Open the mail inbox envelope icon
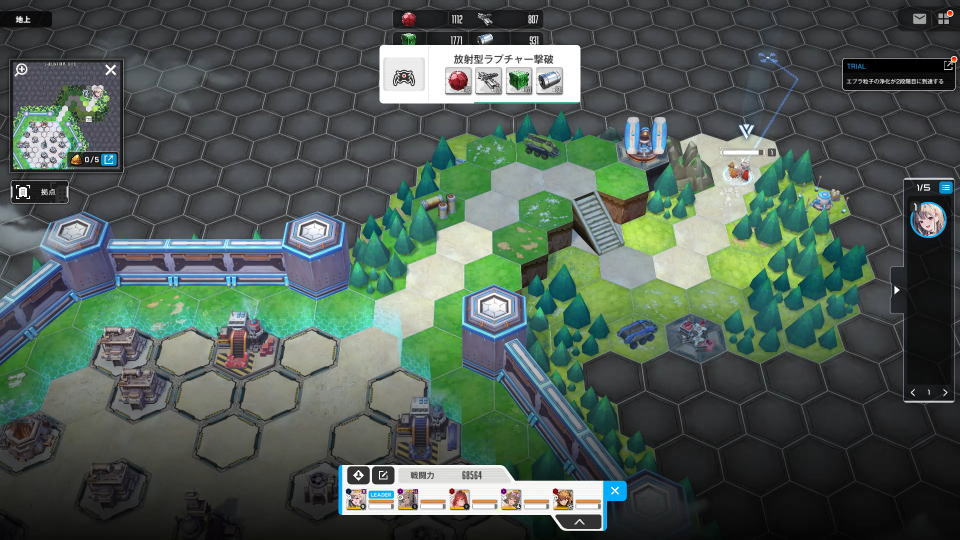Viewport: 960px width, 540px height. point(919,18)
